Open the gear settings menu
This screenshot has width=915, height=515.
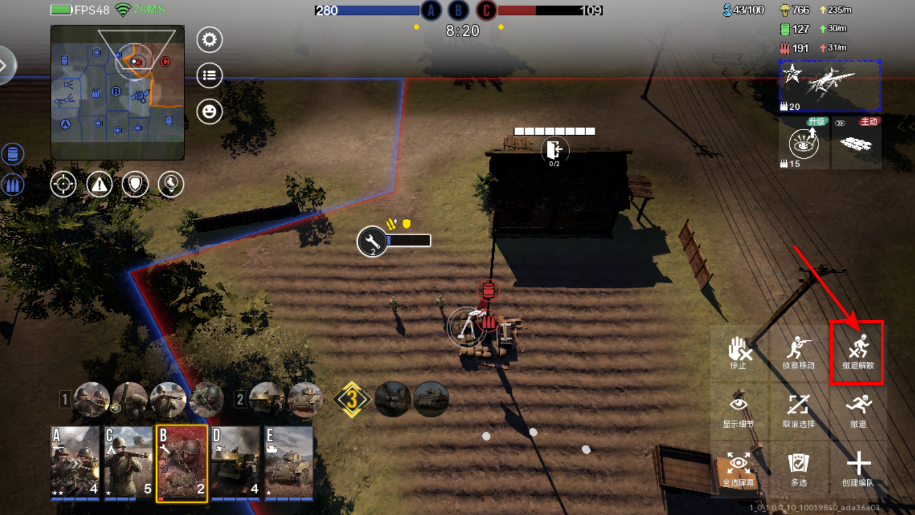click(x=210, y=40)
